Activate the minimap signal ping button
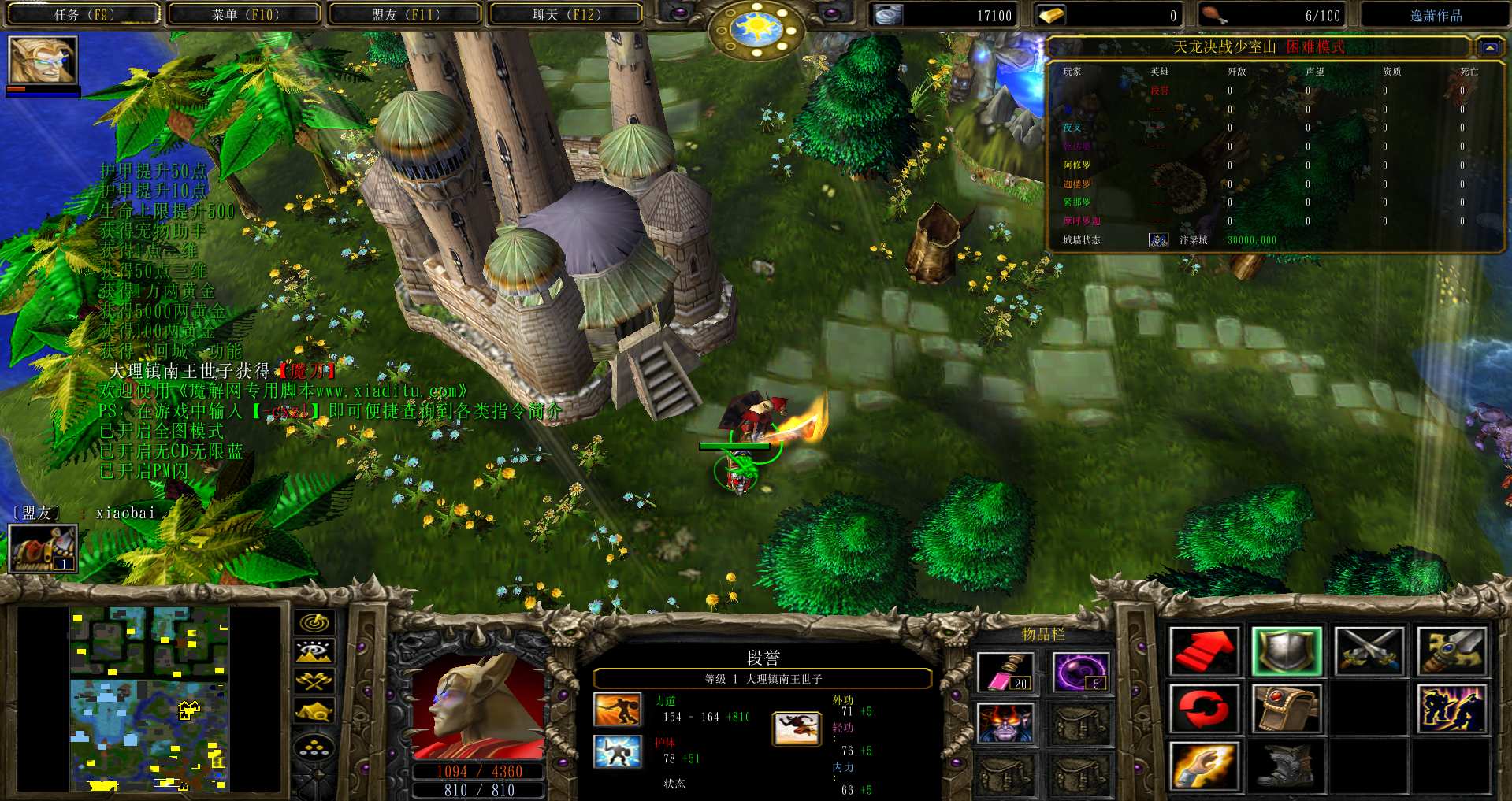Screen dimensions: 1512x801 pos(314,622)
